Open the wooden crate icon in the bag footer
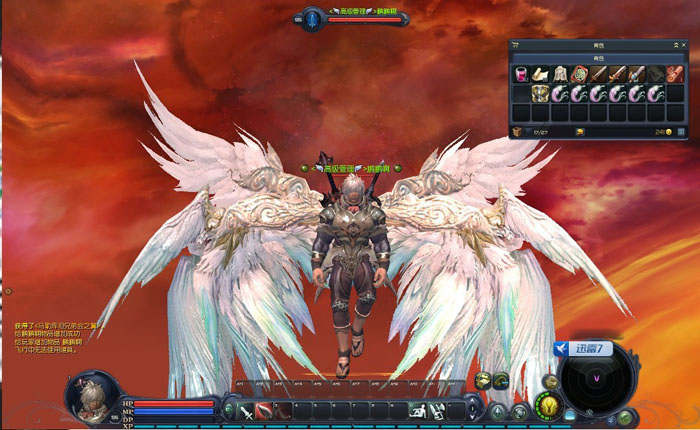 [517, 131]
